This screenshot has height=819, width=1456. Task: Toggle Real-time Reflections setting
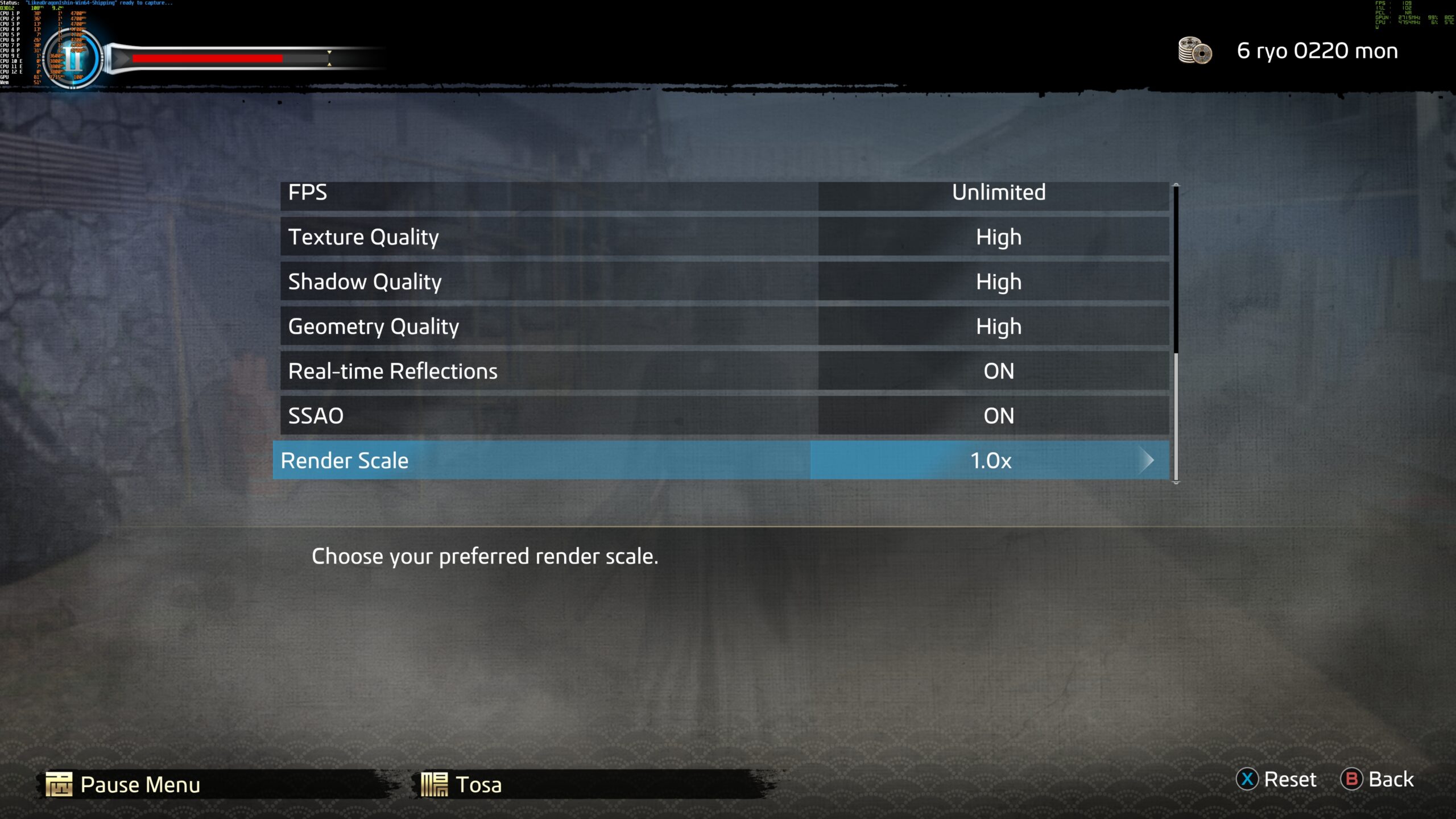(723, 371)
